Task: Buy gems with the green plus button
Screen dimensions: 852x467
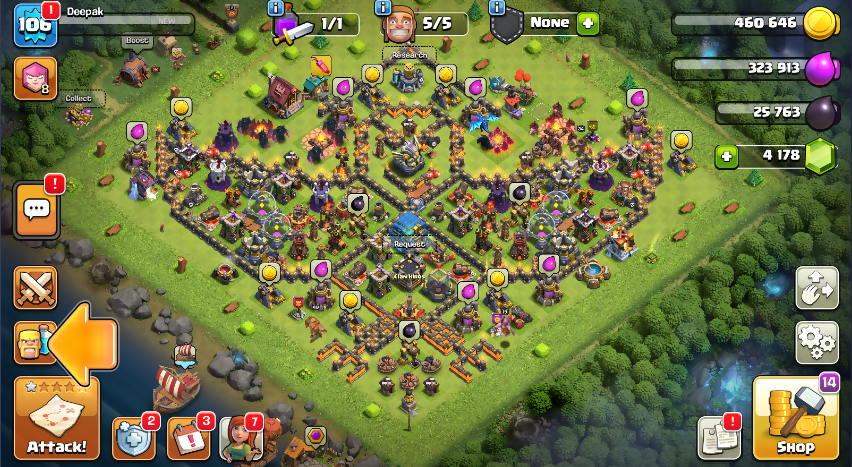Action: coord(727,156)
